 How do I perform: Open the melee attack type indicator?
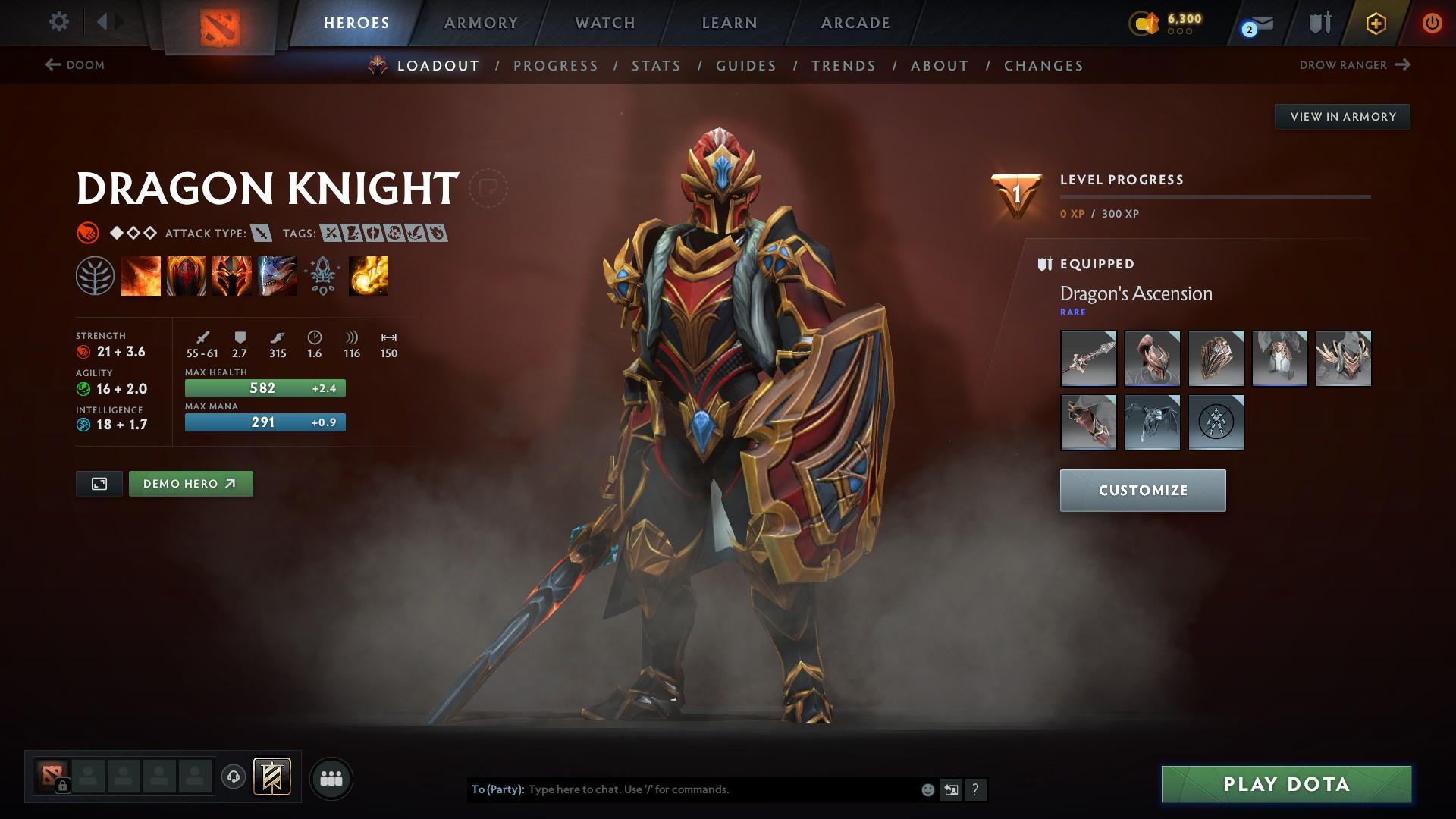coord(262,234)
